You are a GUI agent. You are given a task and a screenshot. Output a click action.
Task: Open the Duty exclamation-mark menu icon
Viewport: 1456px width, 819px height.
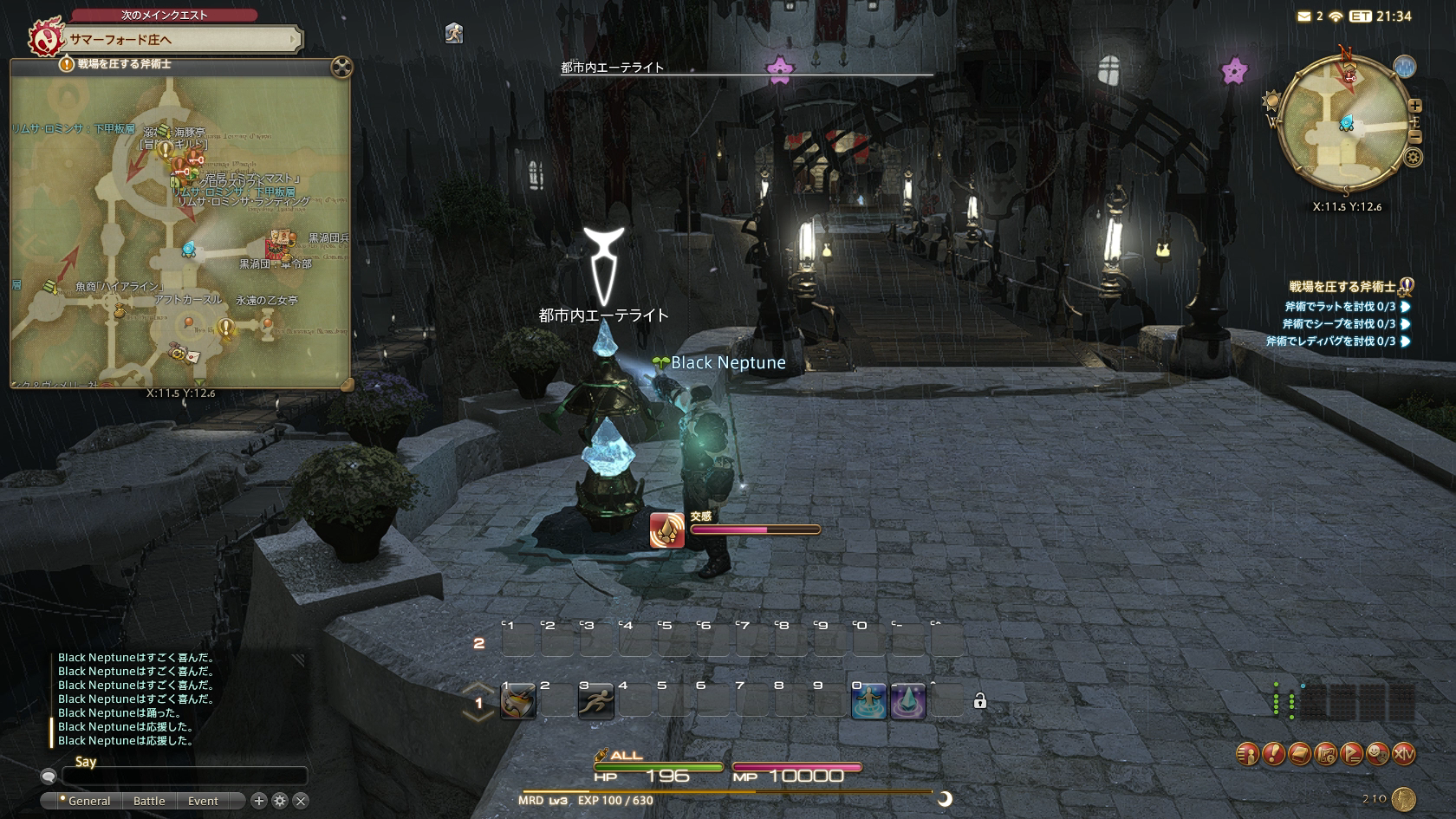coord(1273,754)
